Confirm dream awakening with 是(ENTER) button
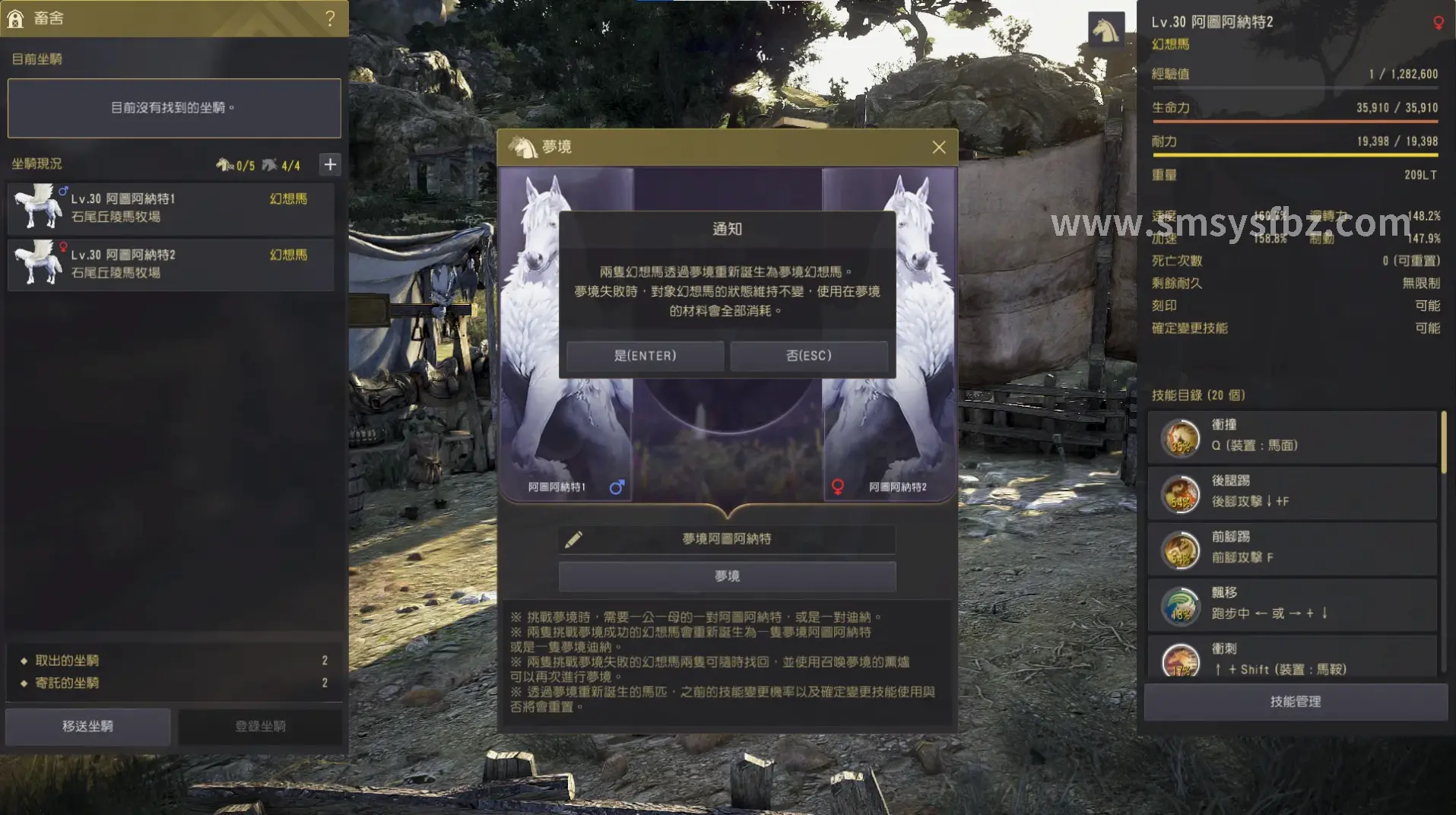 click(645, 355)
